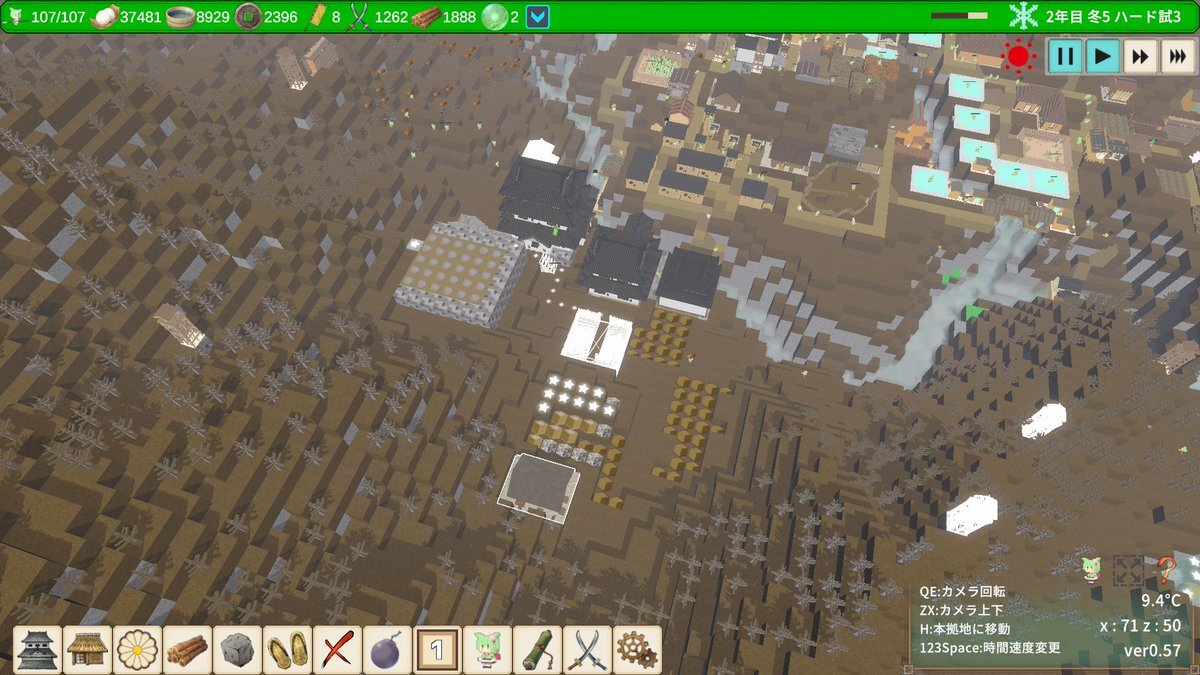
Task: Activate the red X demolish tool
Action: point(338,650)
